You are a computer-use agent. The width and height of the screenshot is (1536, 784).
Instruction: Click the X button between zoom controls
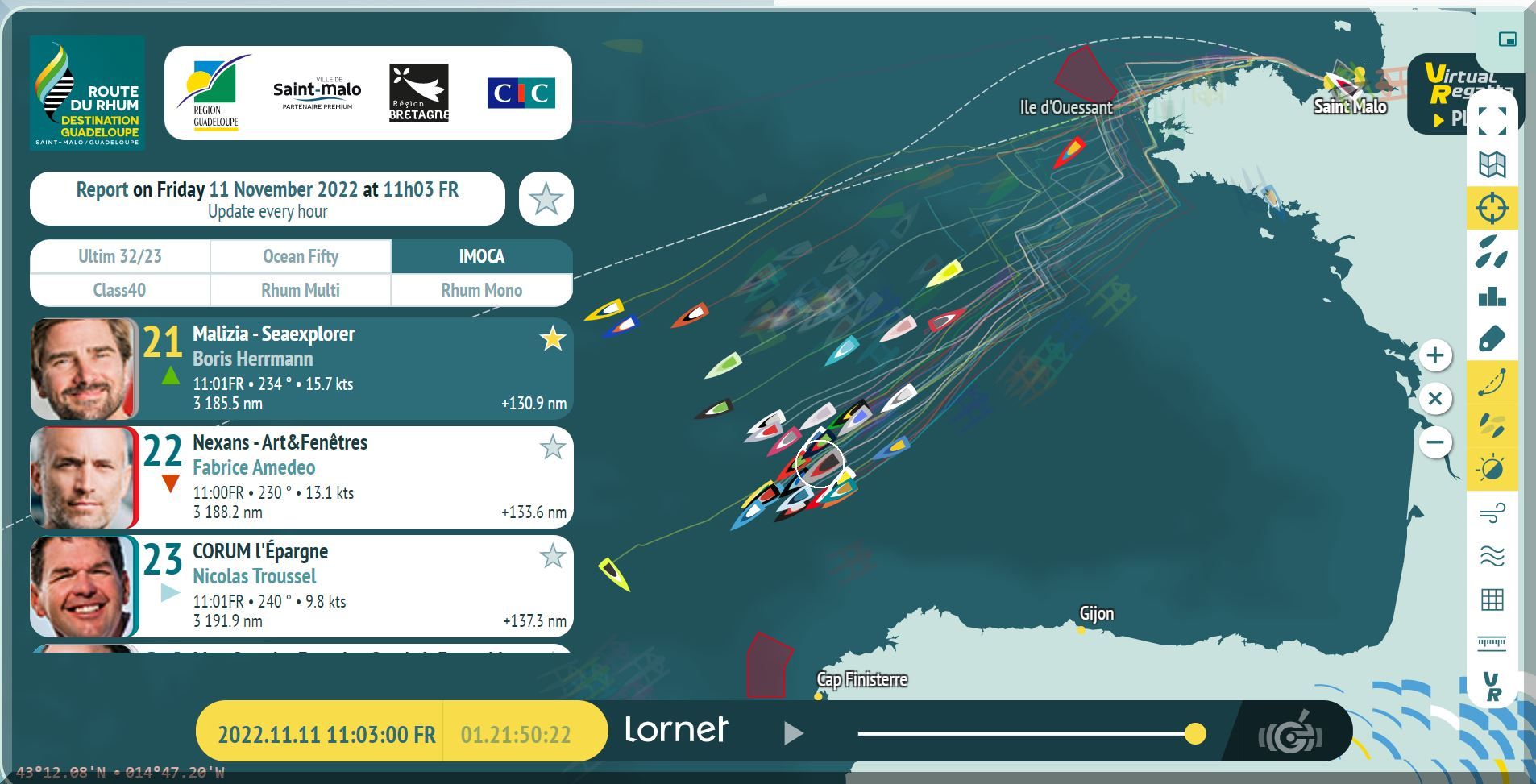(1434, 399)
